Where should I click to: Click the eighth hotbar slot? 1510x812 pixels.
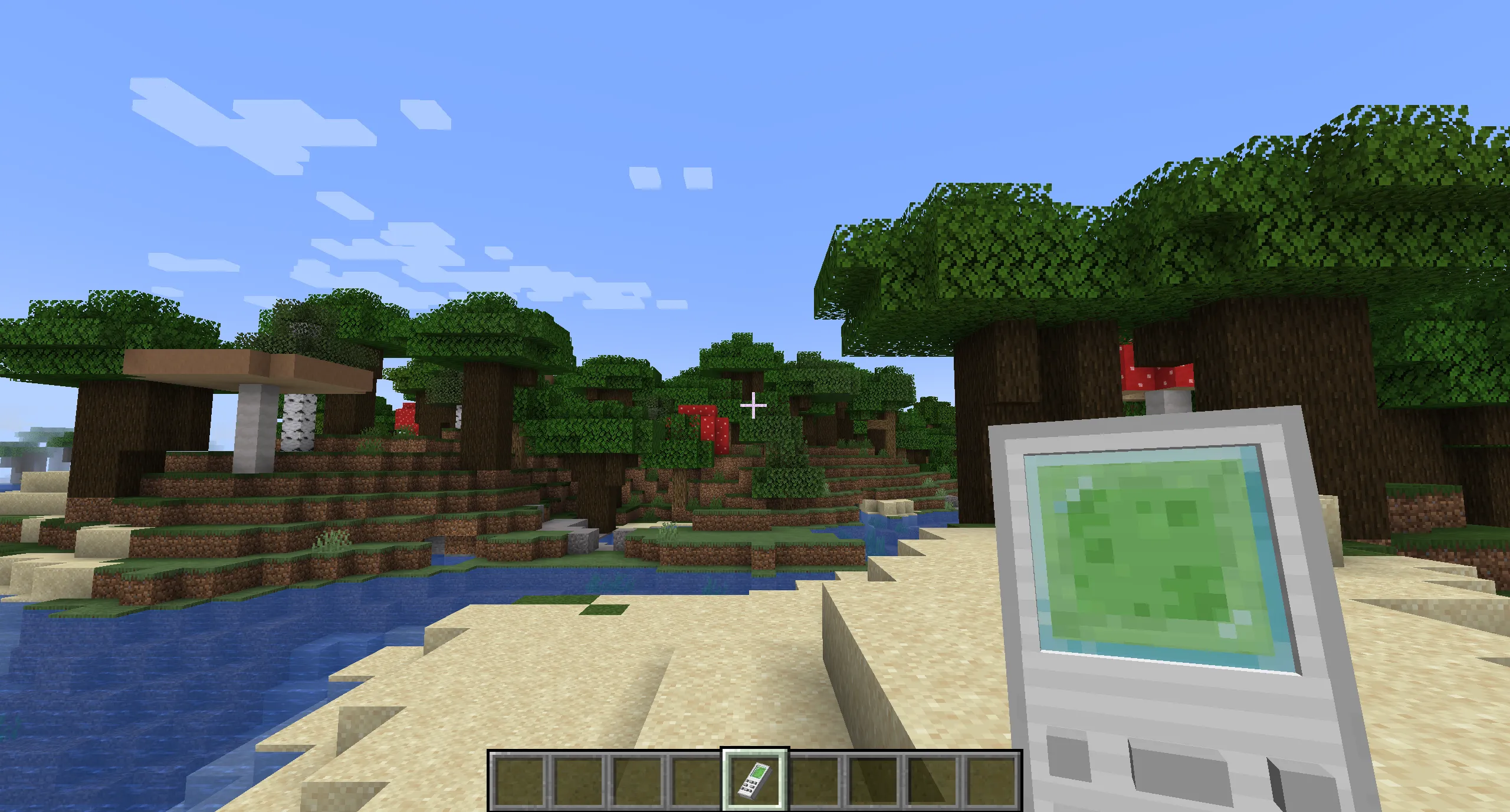click(x=932, y=778)
